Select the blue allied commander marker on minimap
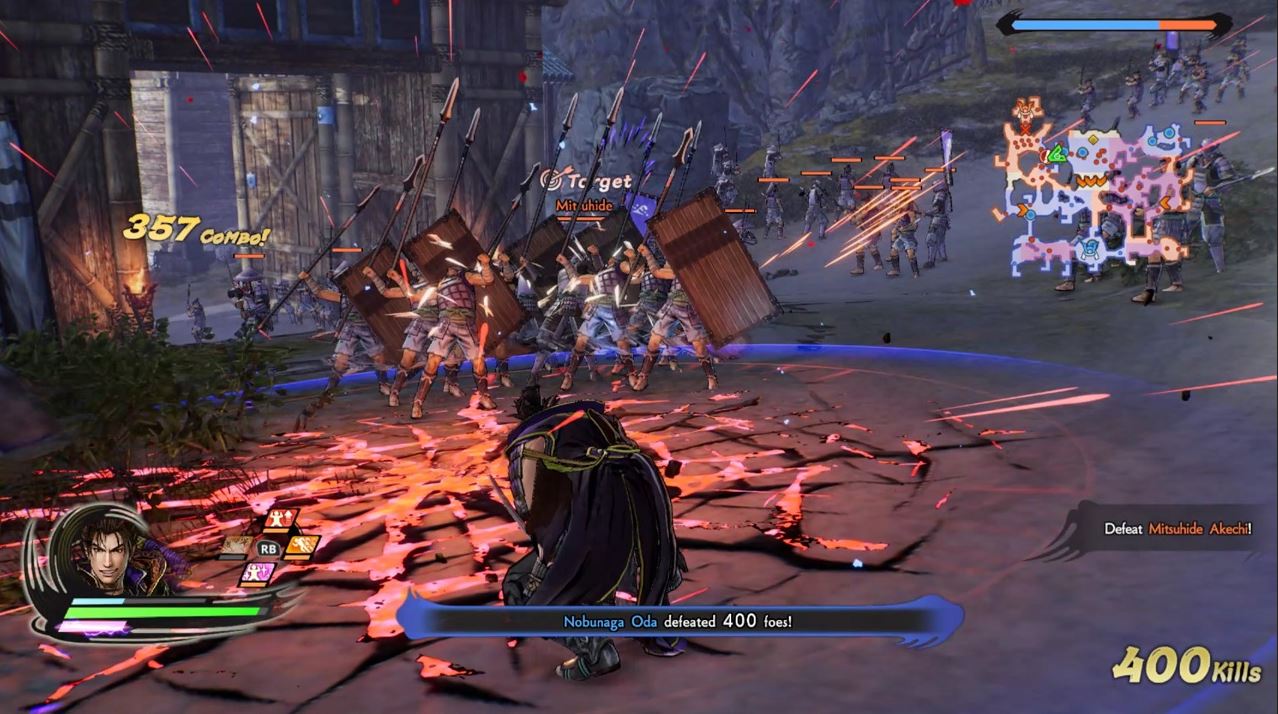The image size is (1278, 714). click(x=1091, y=249)
